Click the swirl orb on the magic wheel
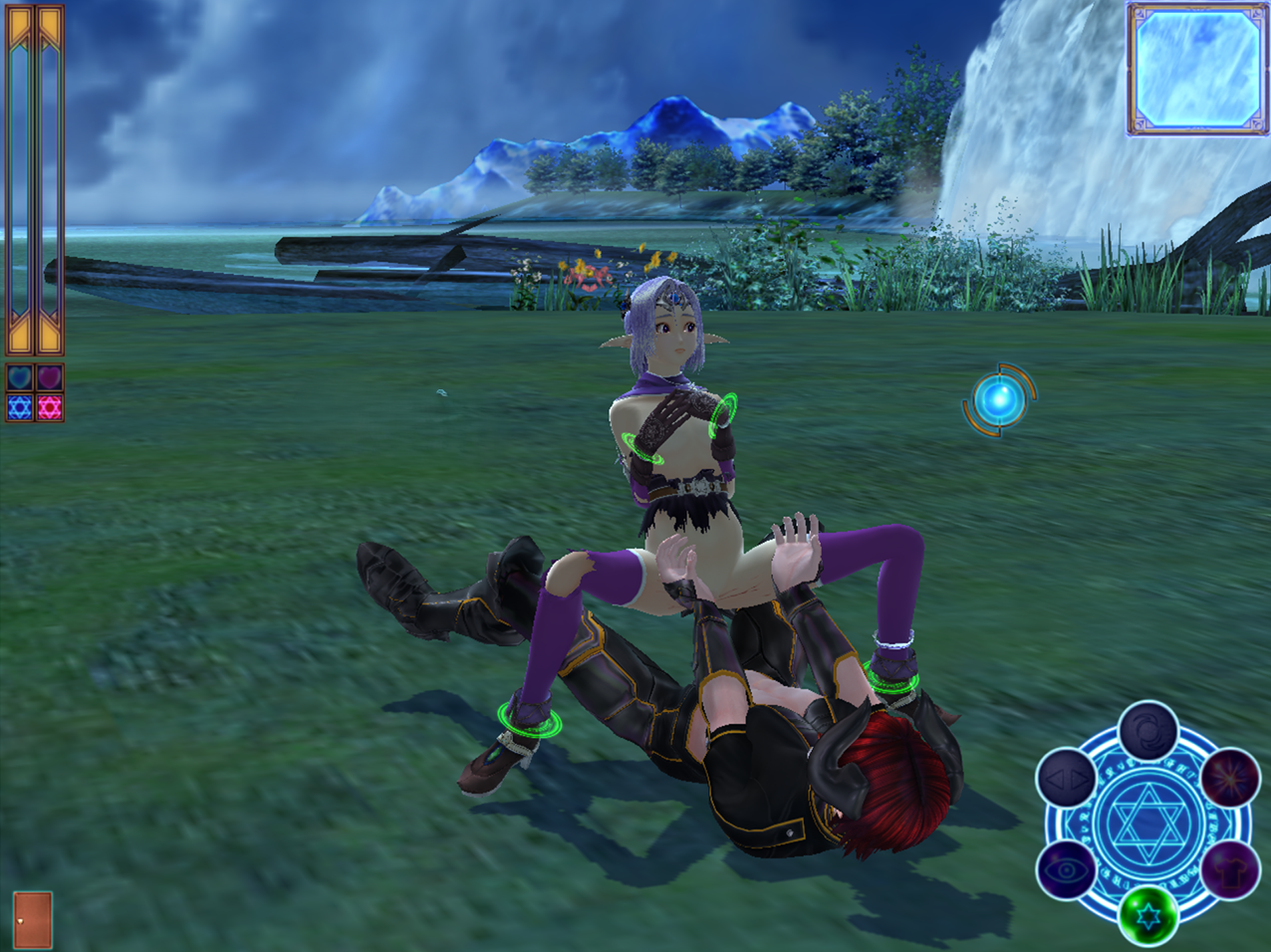 point(1147,731)
